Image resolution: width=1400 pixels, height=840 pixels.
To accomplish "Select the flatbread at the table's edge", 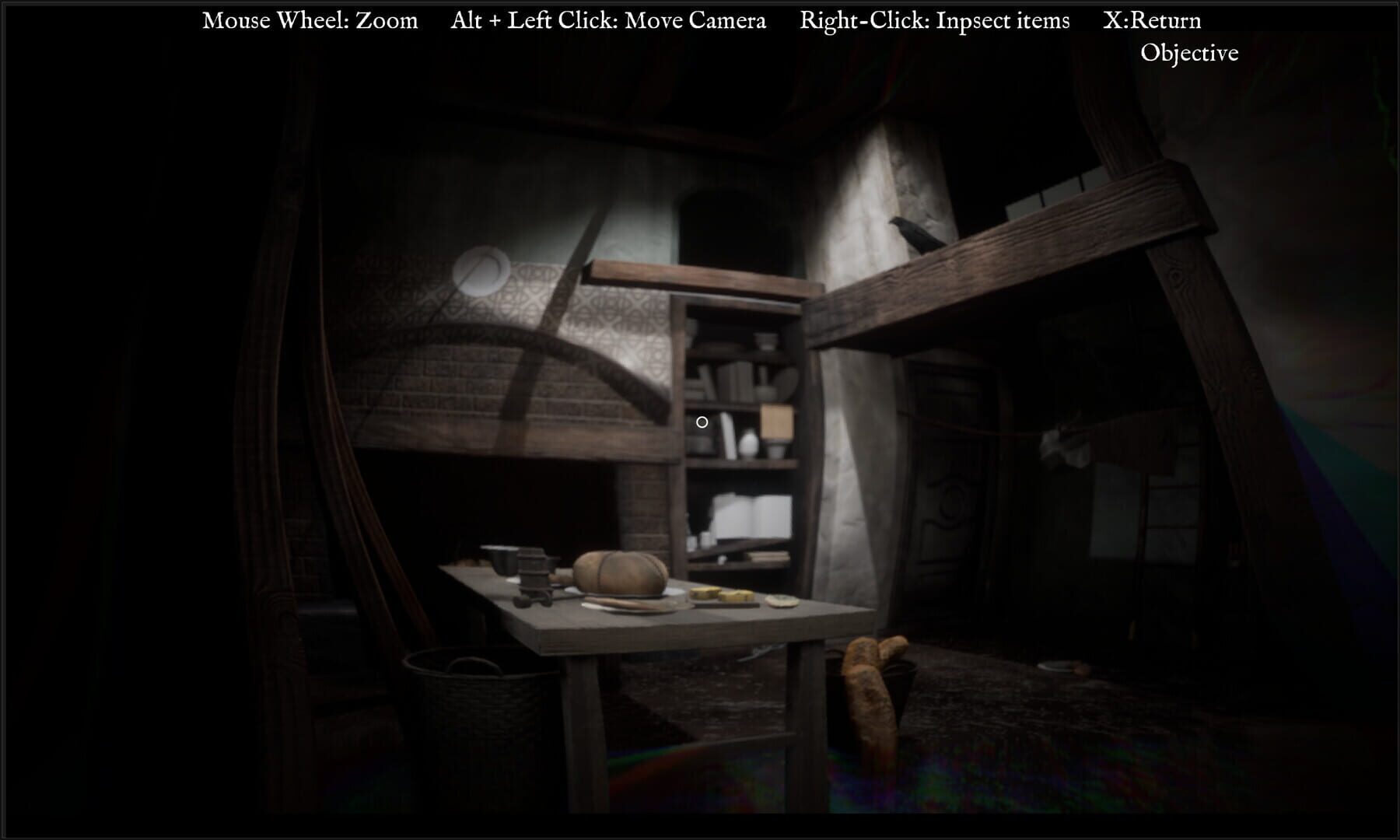I will coord(779,600).
